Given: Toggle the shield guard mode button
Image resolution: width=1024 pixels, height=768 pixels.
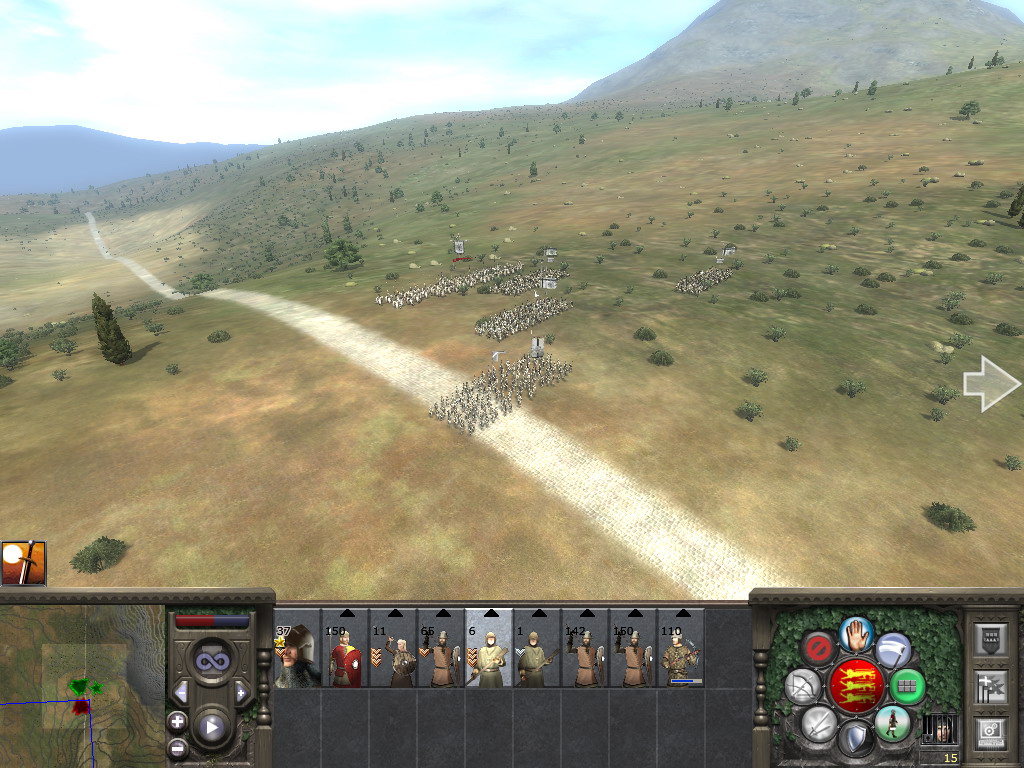Looking at the screenshot, I should point(855,740).
